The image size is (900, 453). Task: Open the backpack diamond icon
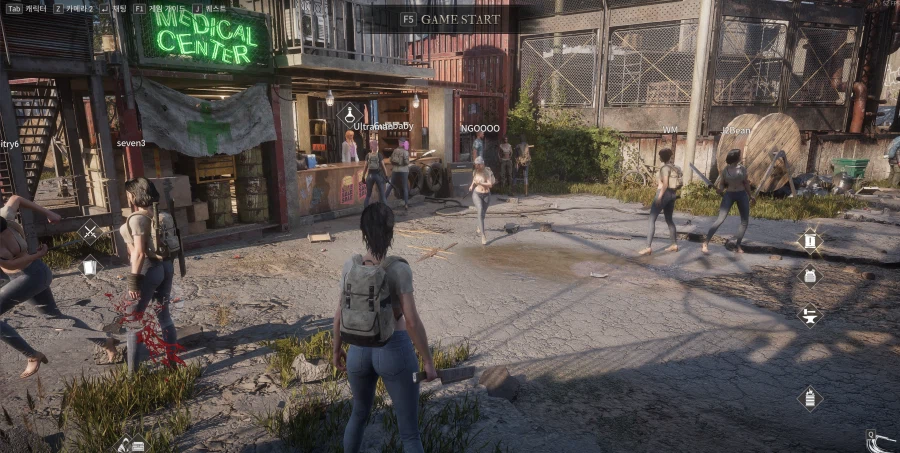click(x=809, y=276)
